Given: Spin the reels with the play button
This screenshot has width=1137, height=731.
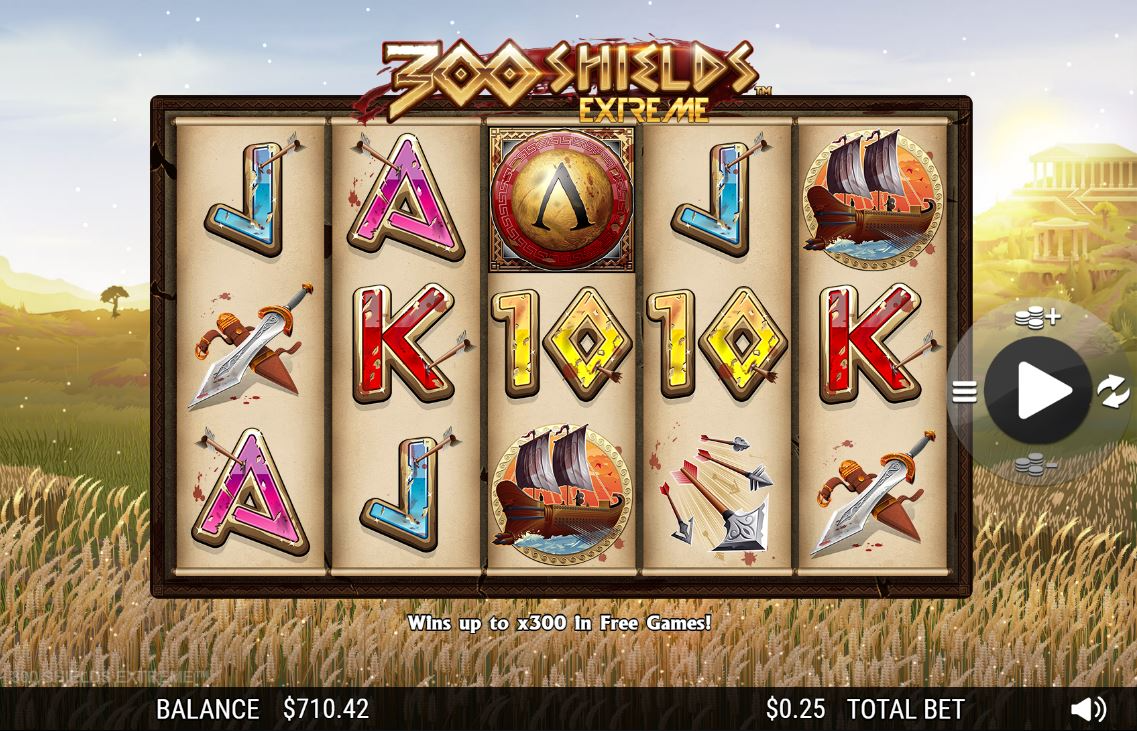Looking at the screenshot, I should pos(1037,390).
